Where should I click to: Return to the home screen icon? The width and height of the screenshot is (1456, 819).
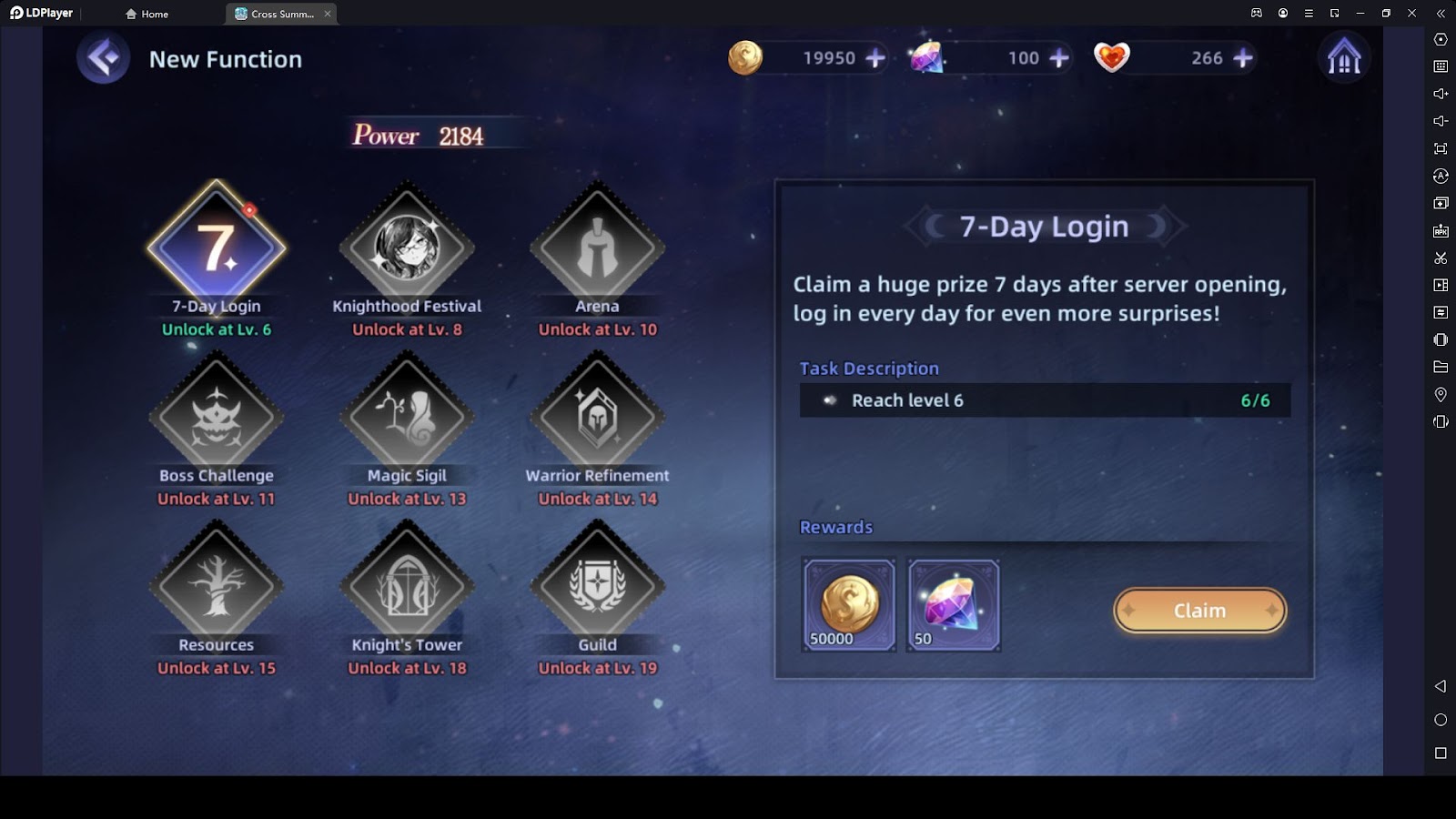tap(1343, 58)
